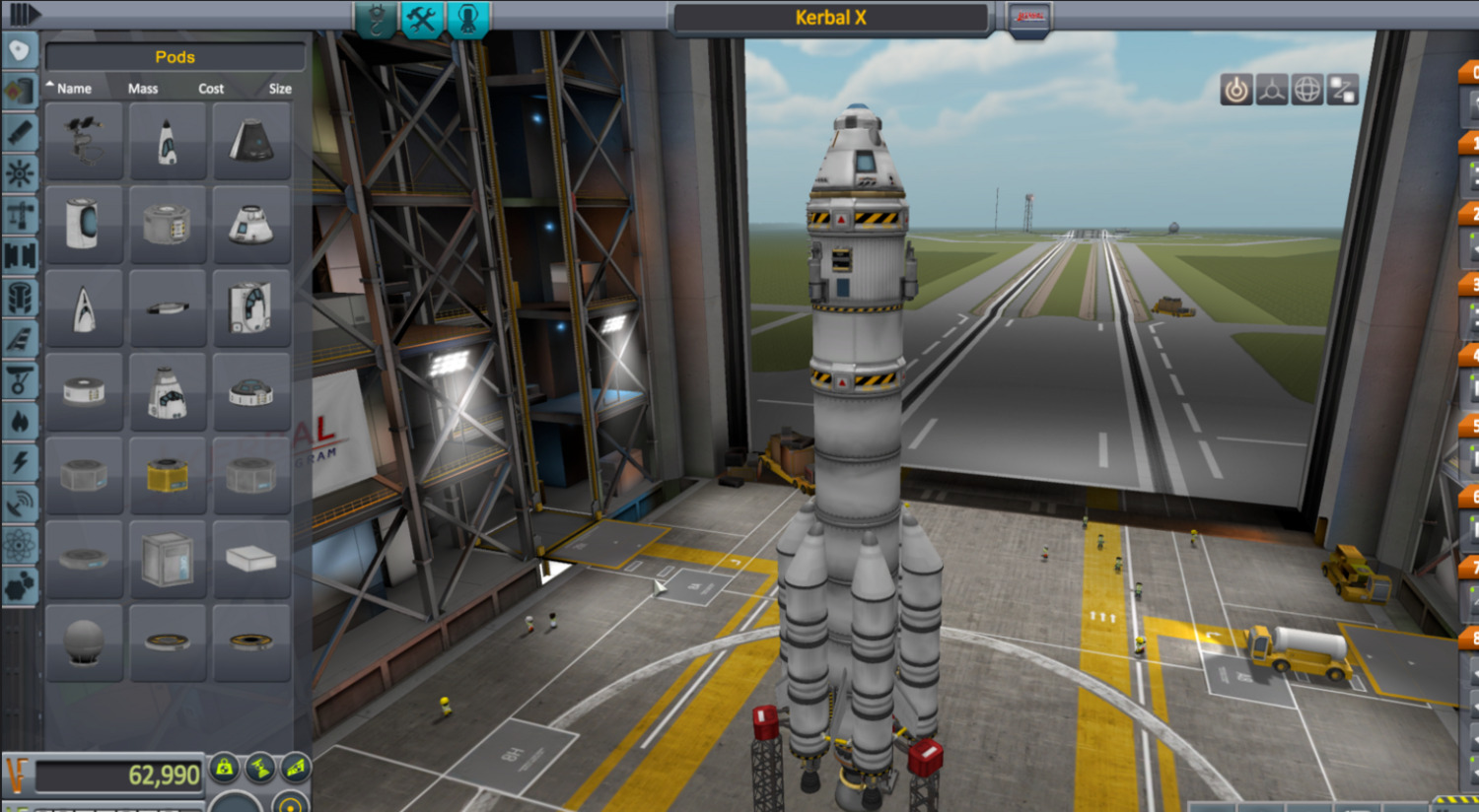Image resolution: width=1479 pixels, height=812 pixels.
Task: Sort parts by Mass
Action: click(x=143, y=89)
